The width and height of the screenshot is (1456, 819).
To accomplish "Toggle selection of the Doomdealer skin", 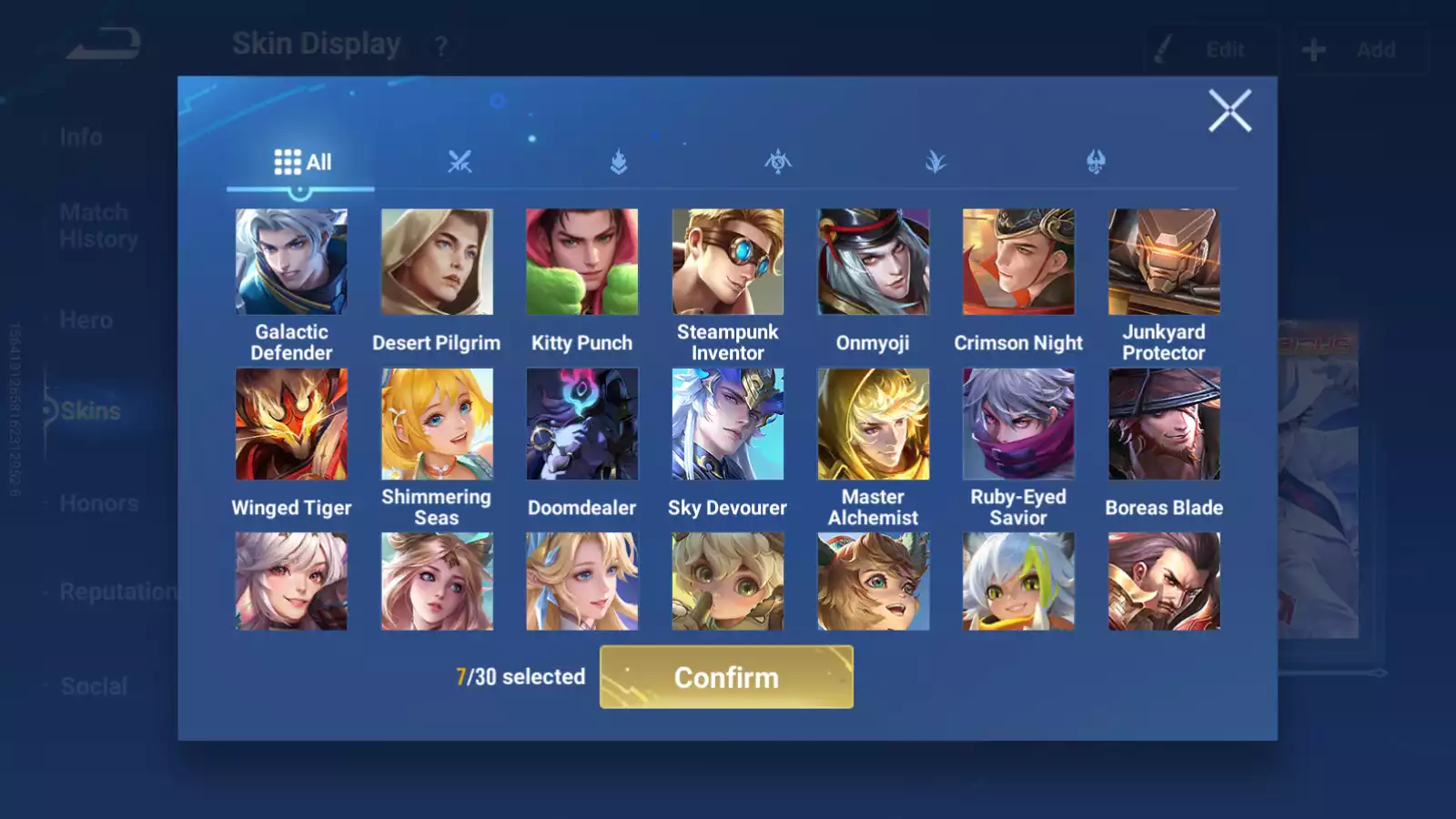I will tap(581, 424).
